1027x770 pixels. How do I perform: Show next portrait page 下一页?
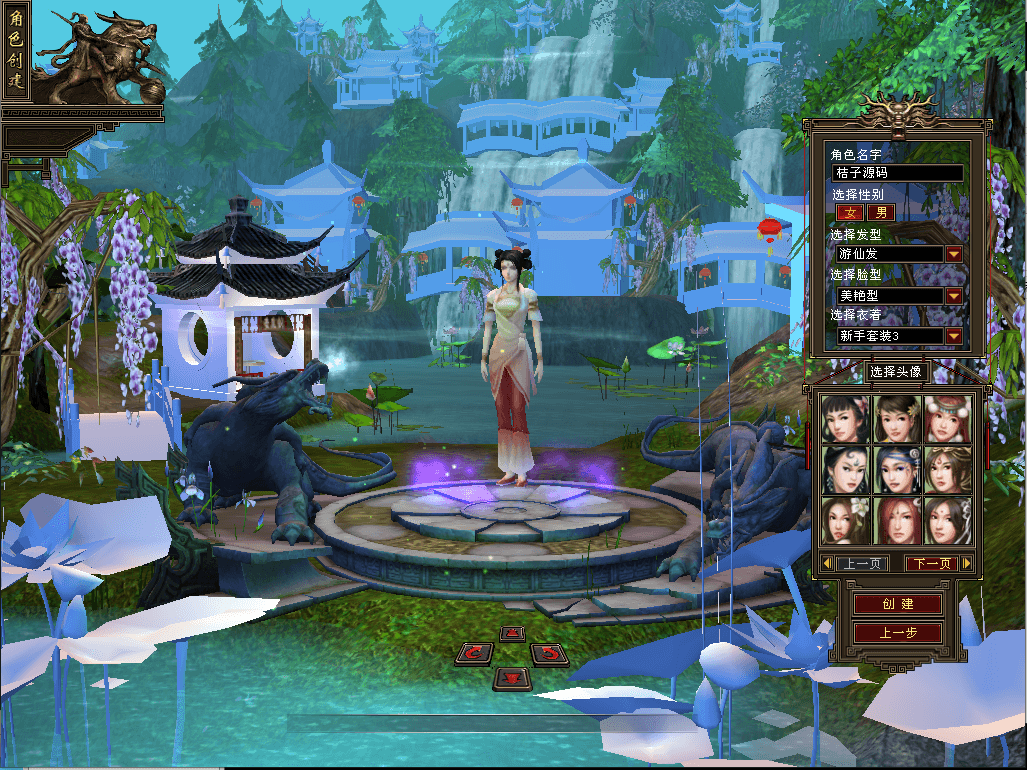(x=931, y=564)
